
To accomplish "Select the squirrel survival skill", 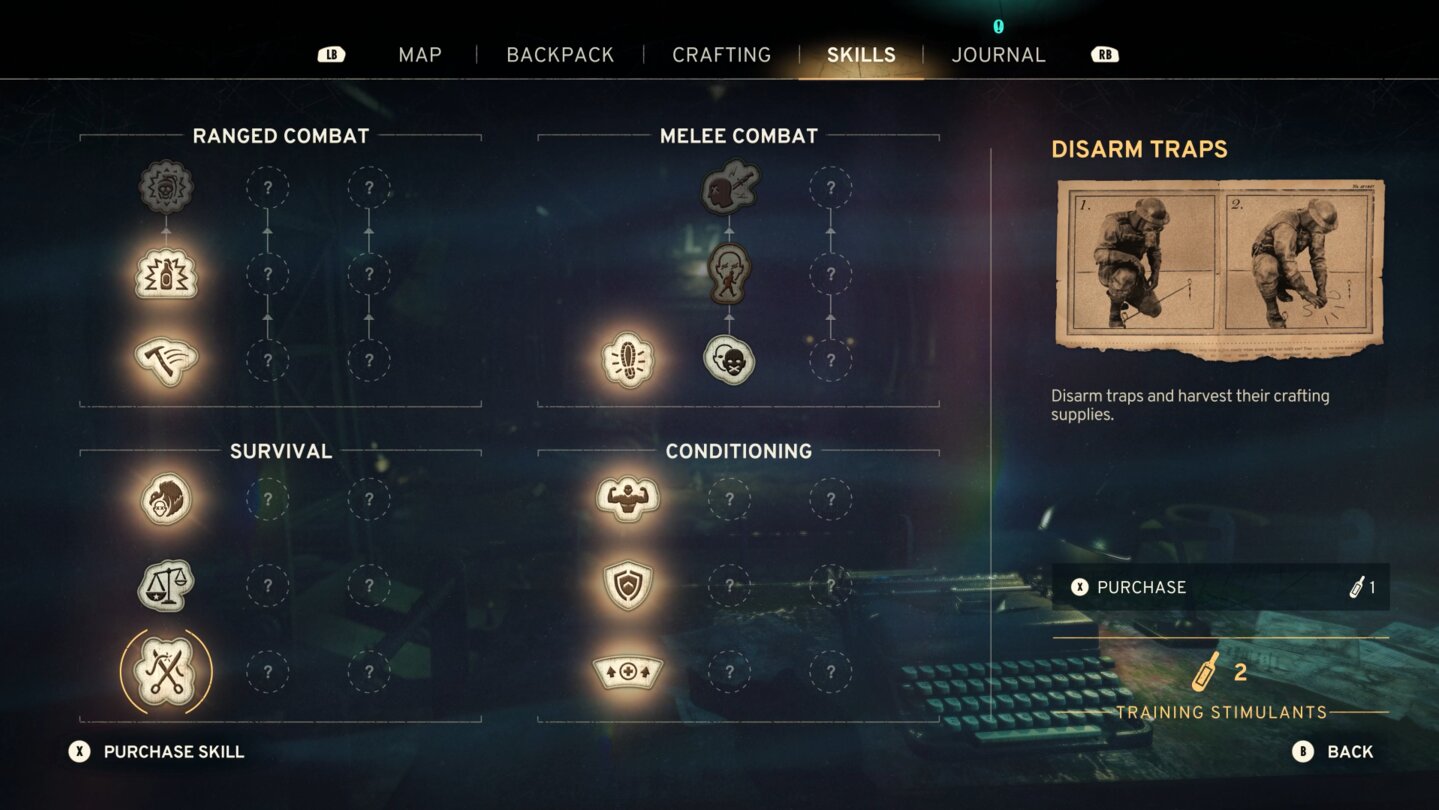I will pyautogui.click(x=166, y=499).
